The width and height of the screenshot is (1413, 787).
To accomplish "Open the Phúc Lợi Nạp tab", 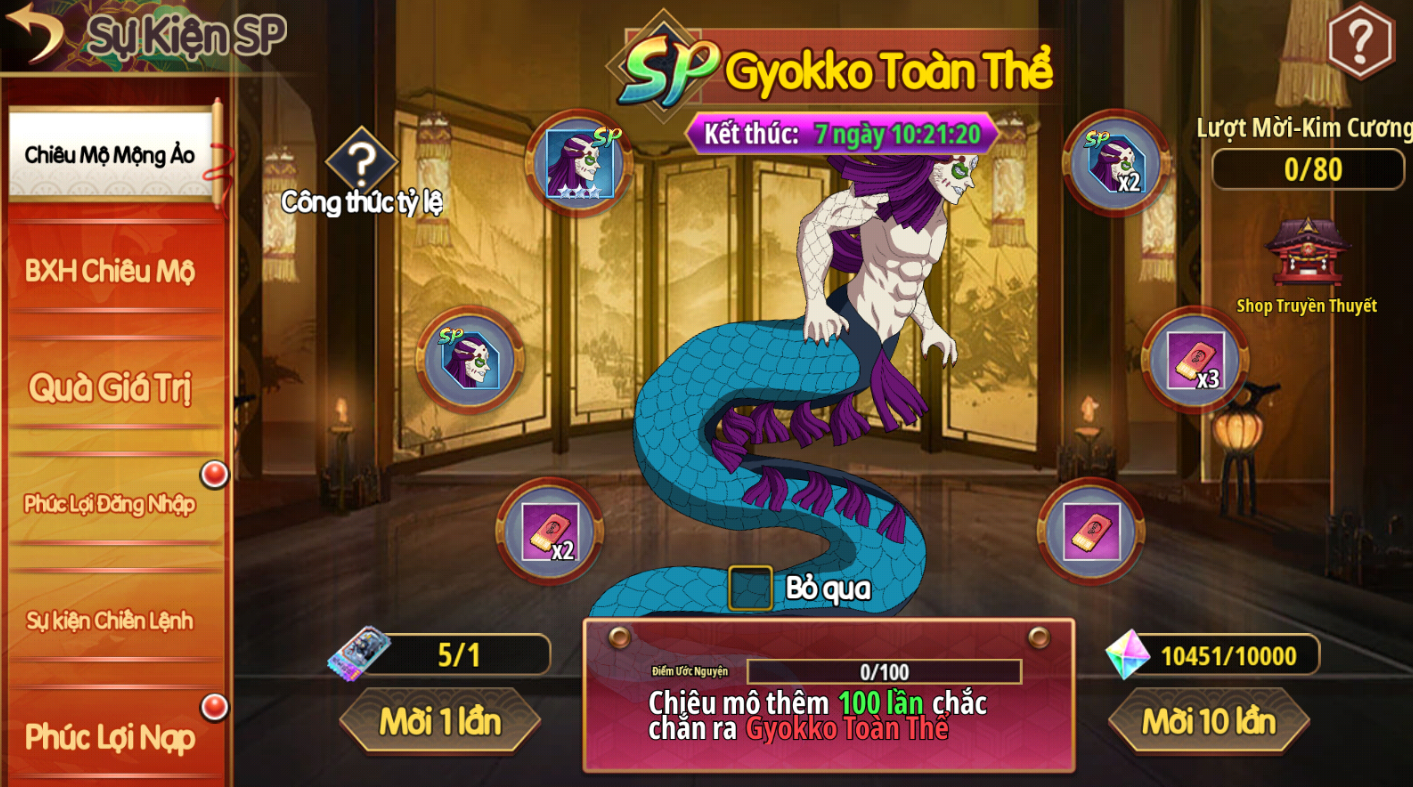I will [110, 737].
